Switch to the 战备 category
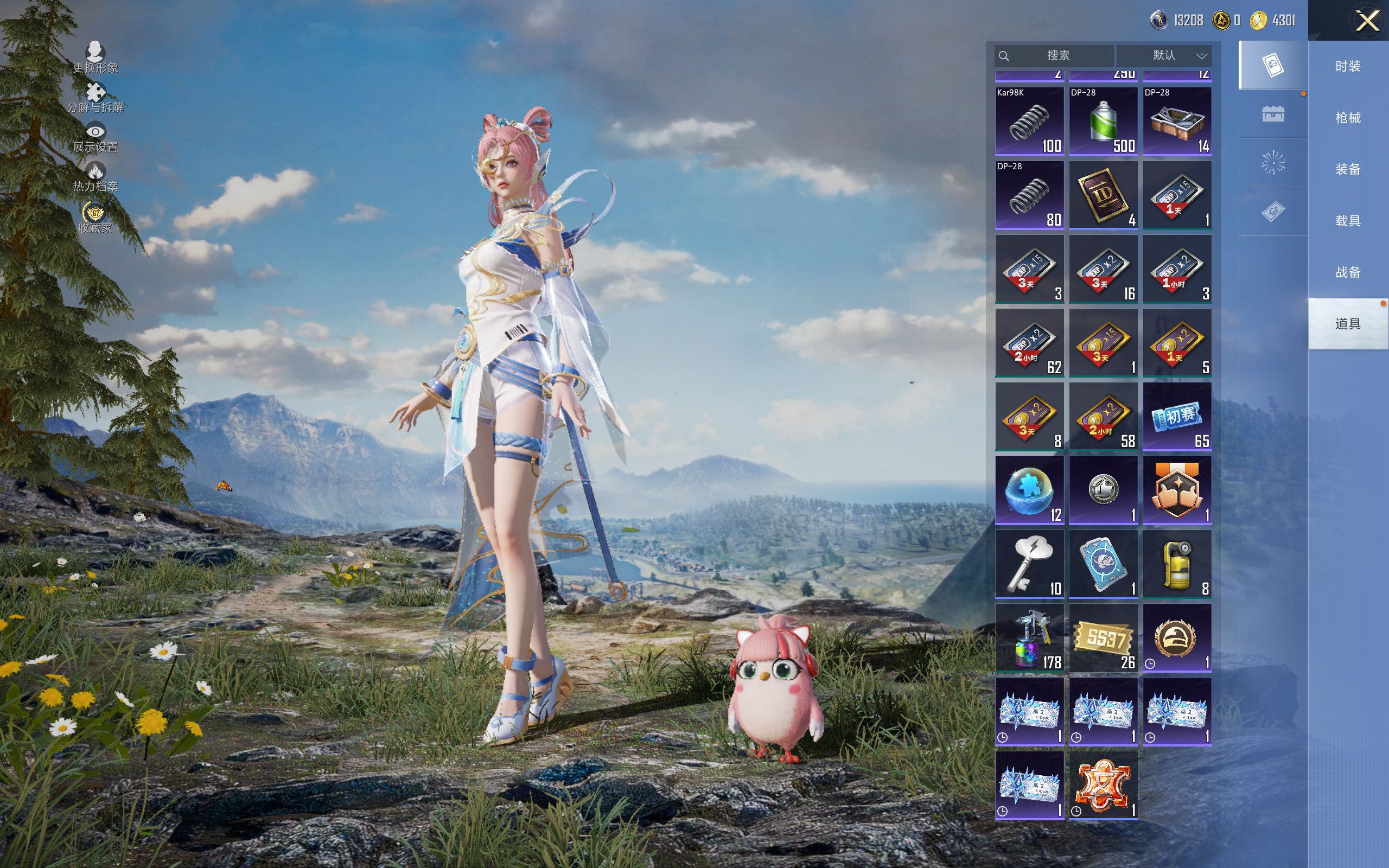Viewport: 1389px width, 868px height. [1347, 272]
